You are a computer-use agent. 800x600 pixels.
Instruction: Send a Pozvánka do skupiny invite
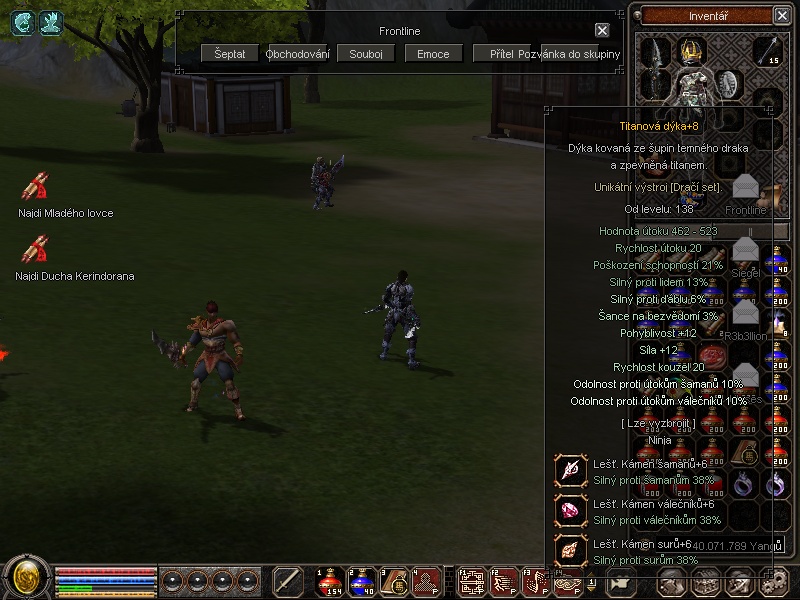pyautogui.click(x=570, y=53)
